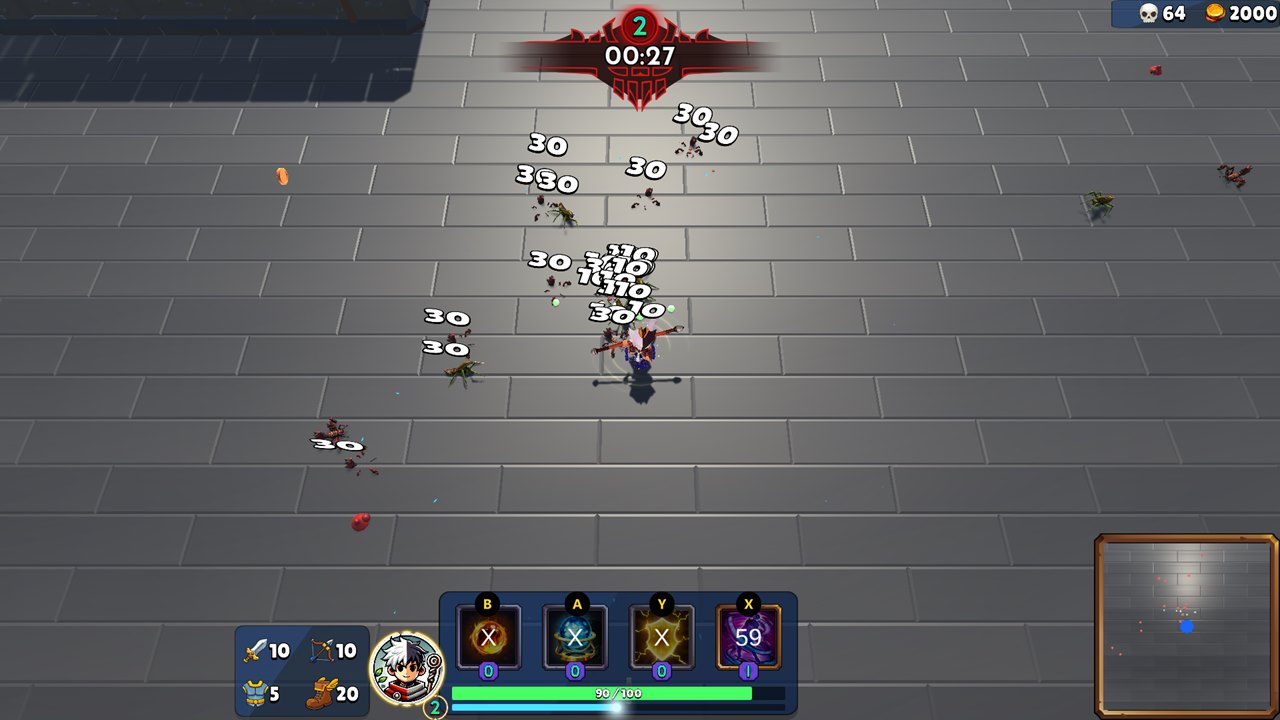
Task: Use the X purple blade skill with 59 charges
Action: pyautogui.click(x=750, y=637)
